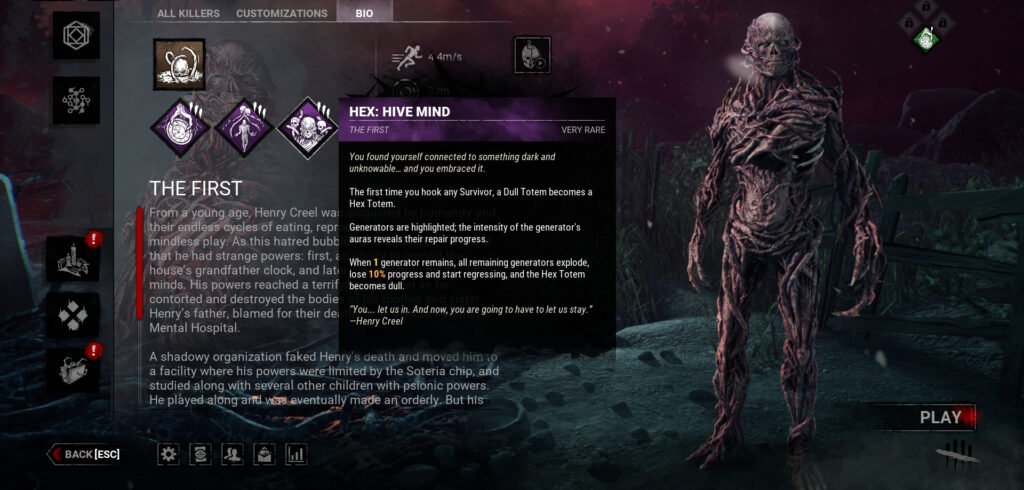Open the geometric cube icon in left sidebar

[75, 34]
